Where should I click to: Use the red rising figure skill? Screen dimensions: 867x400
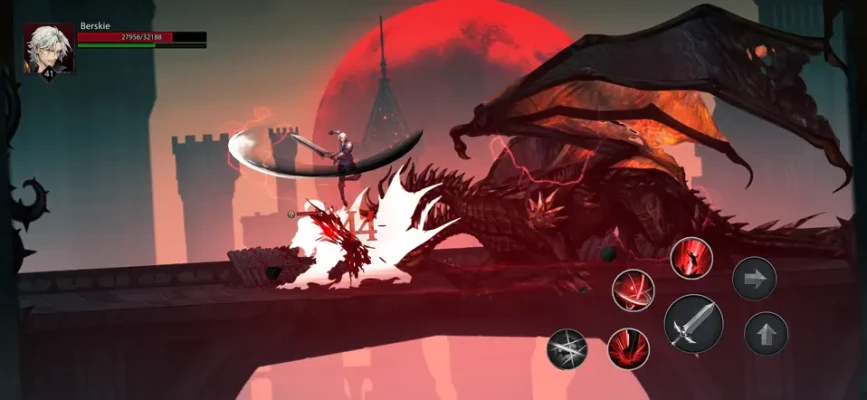point(691,258)
